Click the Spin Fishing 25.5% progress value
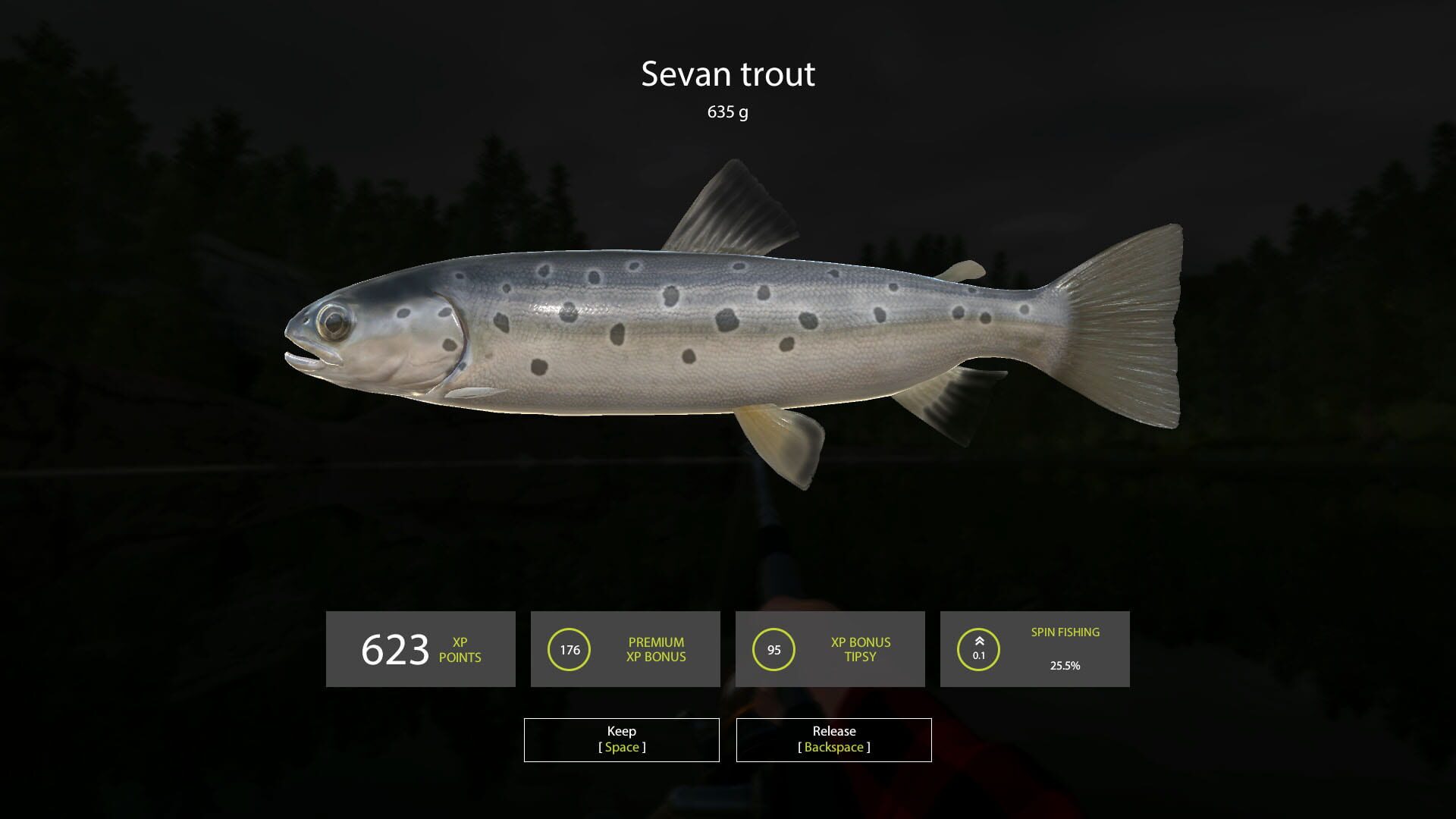The image size is (1456, 819). [1065, 666]
